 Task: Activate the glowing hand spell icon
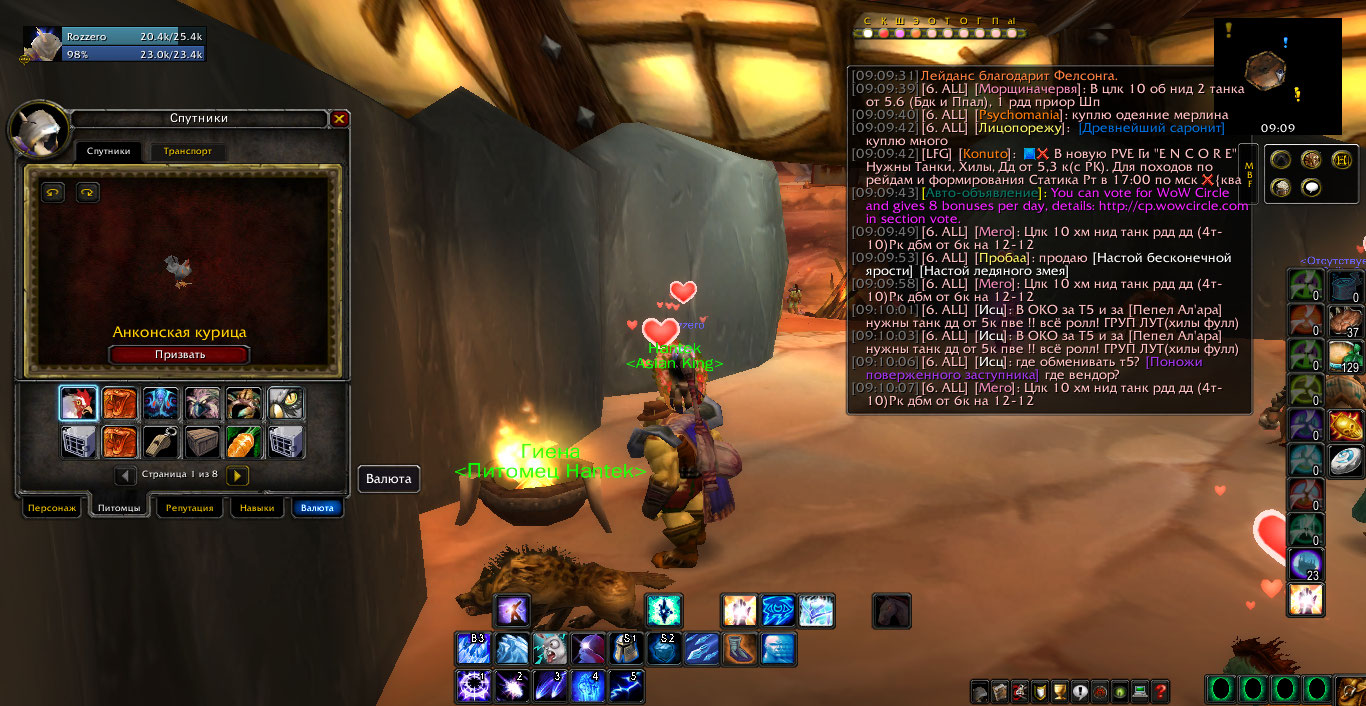[x=739, y=610]
